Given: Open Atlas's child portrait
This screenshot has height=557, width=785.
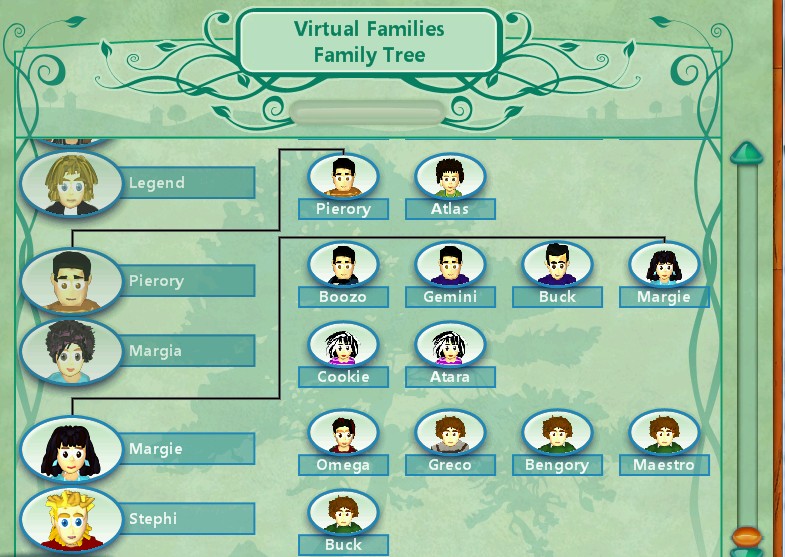Looking at the screenshot, I should (x=451, y=177).
